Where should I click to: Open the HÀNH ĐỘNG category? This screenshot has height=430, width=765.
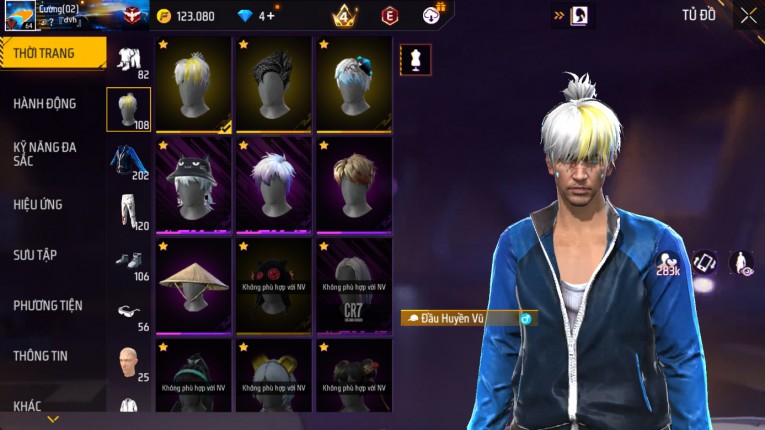click(x=45, y=103)
